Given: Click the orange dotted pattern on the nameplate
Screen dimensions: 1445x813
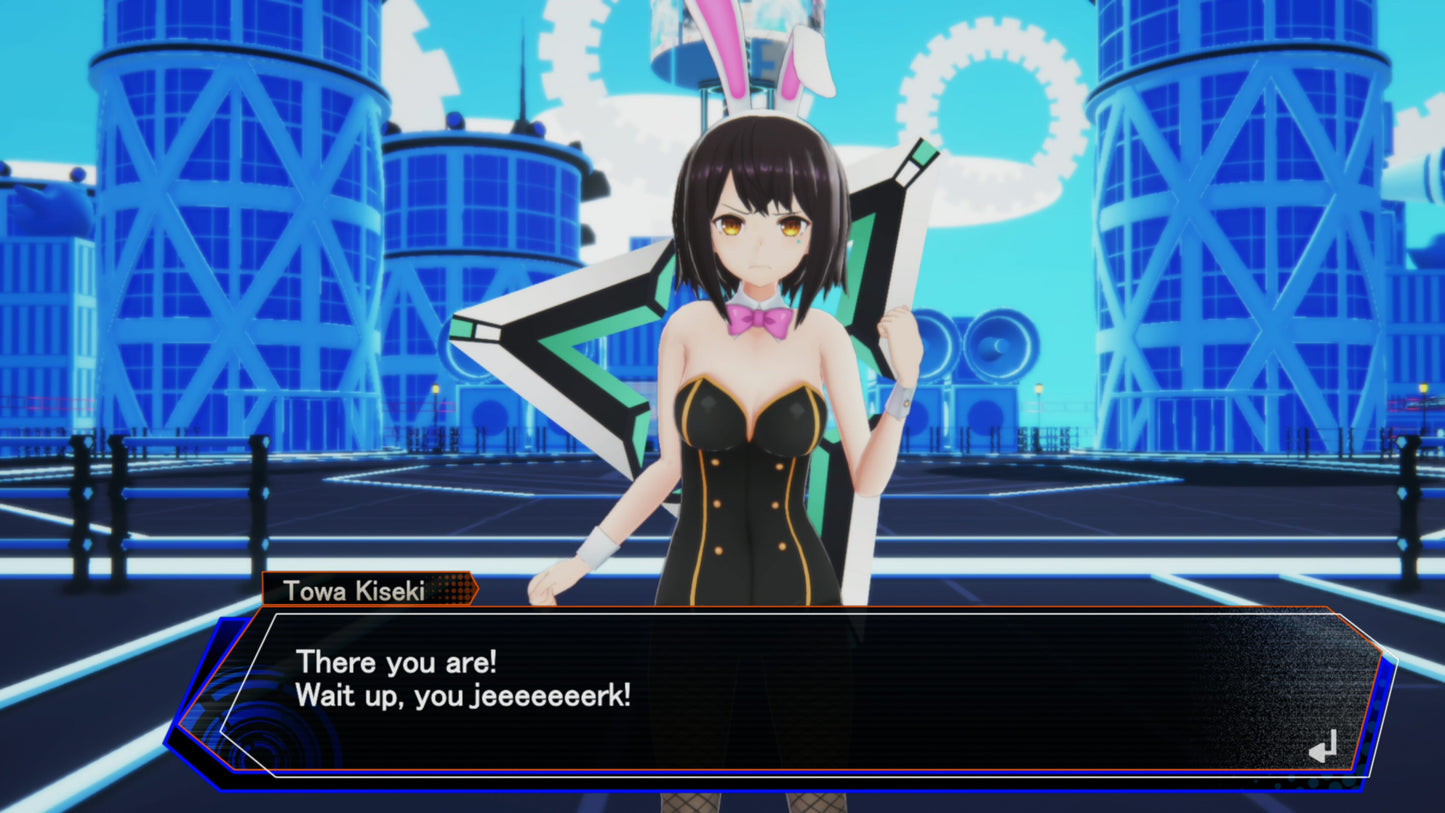Looking at the screenshot, I should [x=448, y=591].
